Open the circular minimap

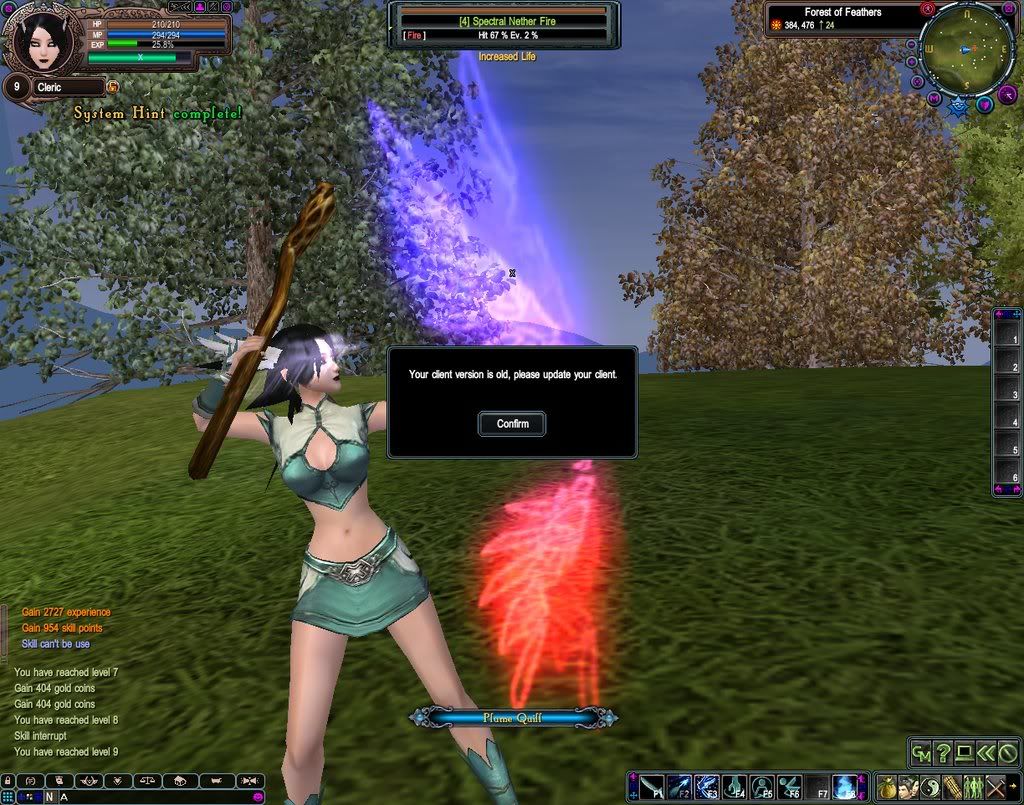[968, 49]
